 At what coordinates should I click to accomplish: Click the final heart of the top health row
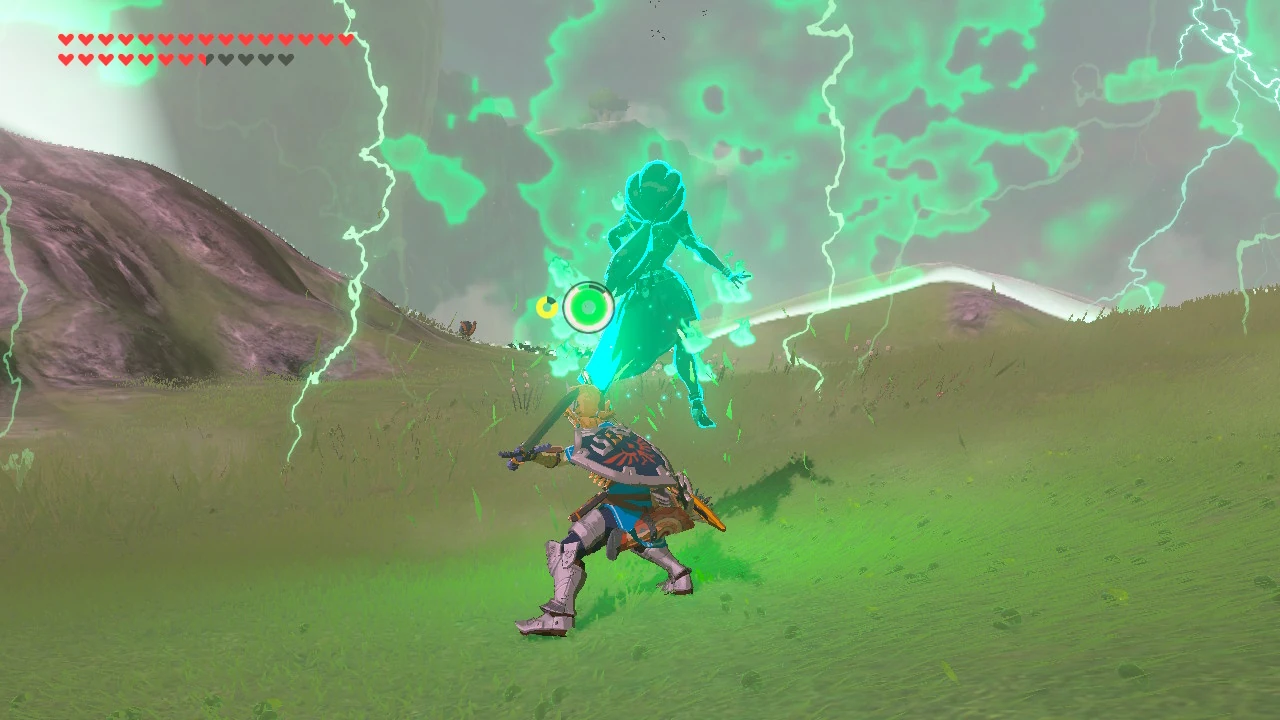click(x=346, y=39)
